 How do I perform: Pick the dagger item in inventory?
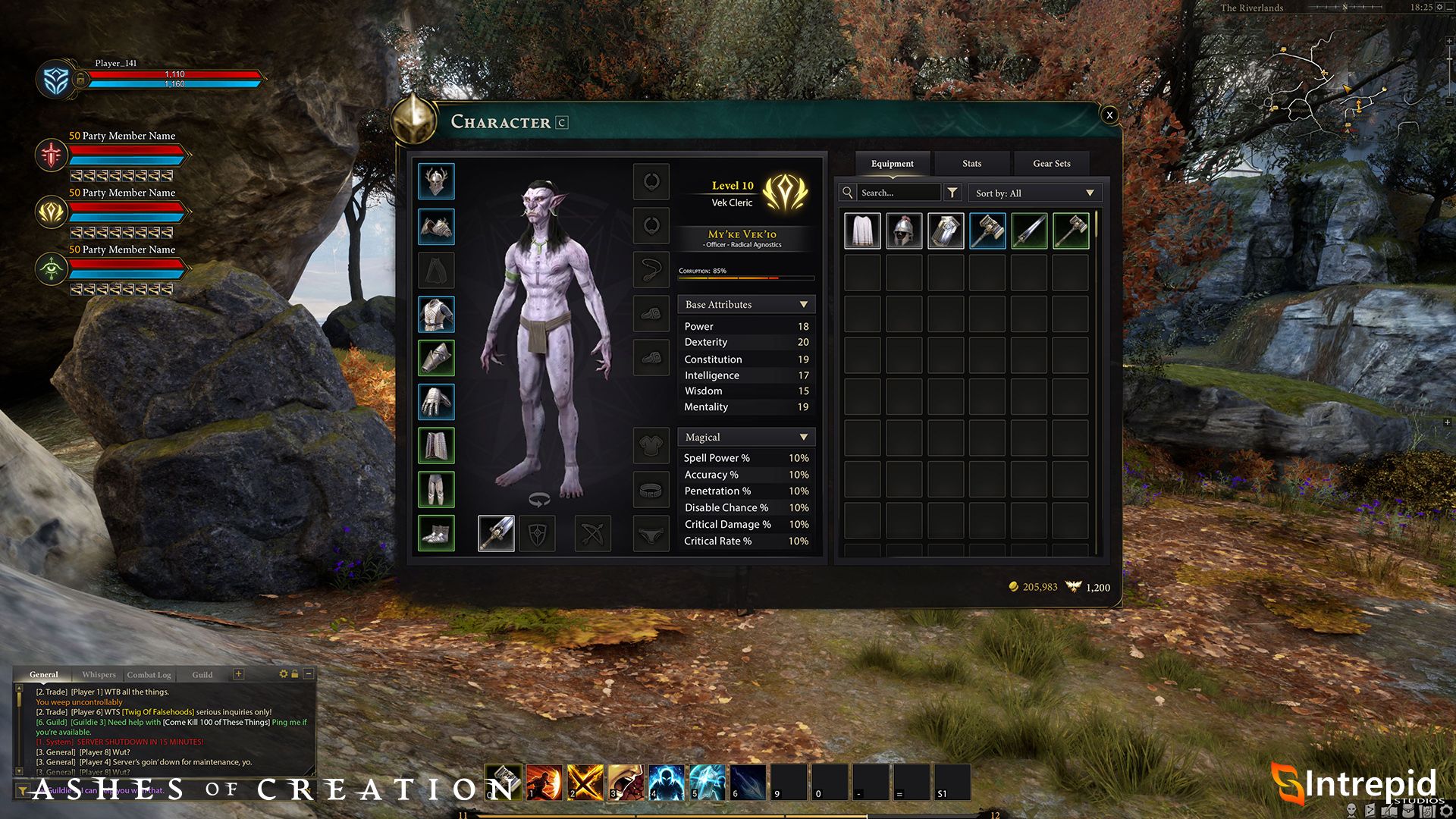click(1028, 231)
